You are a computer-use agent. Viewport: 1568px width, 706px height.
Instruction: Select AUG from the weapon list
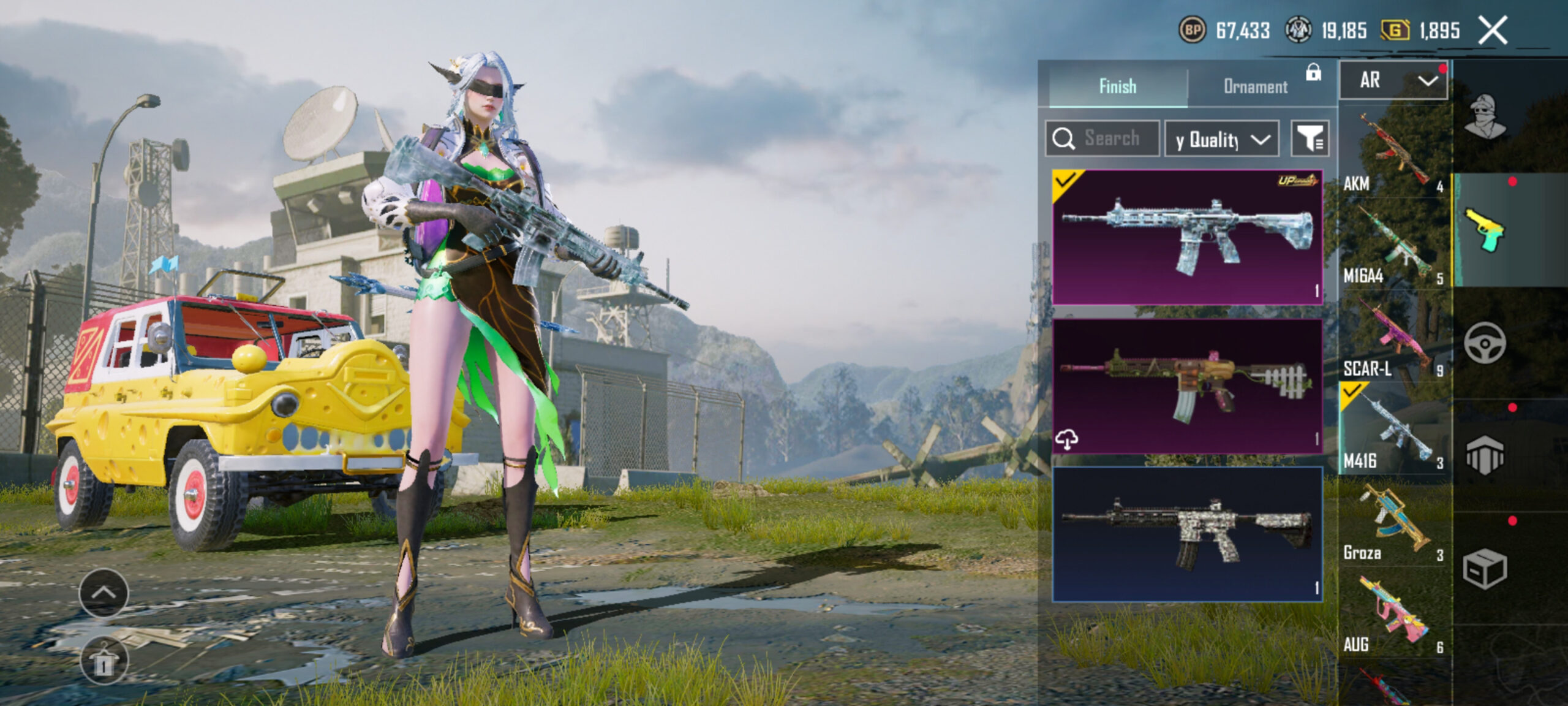point(1393,614)
